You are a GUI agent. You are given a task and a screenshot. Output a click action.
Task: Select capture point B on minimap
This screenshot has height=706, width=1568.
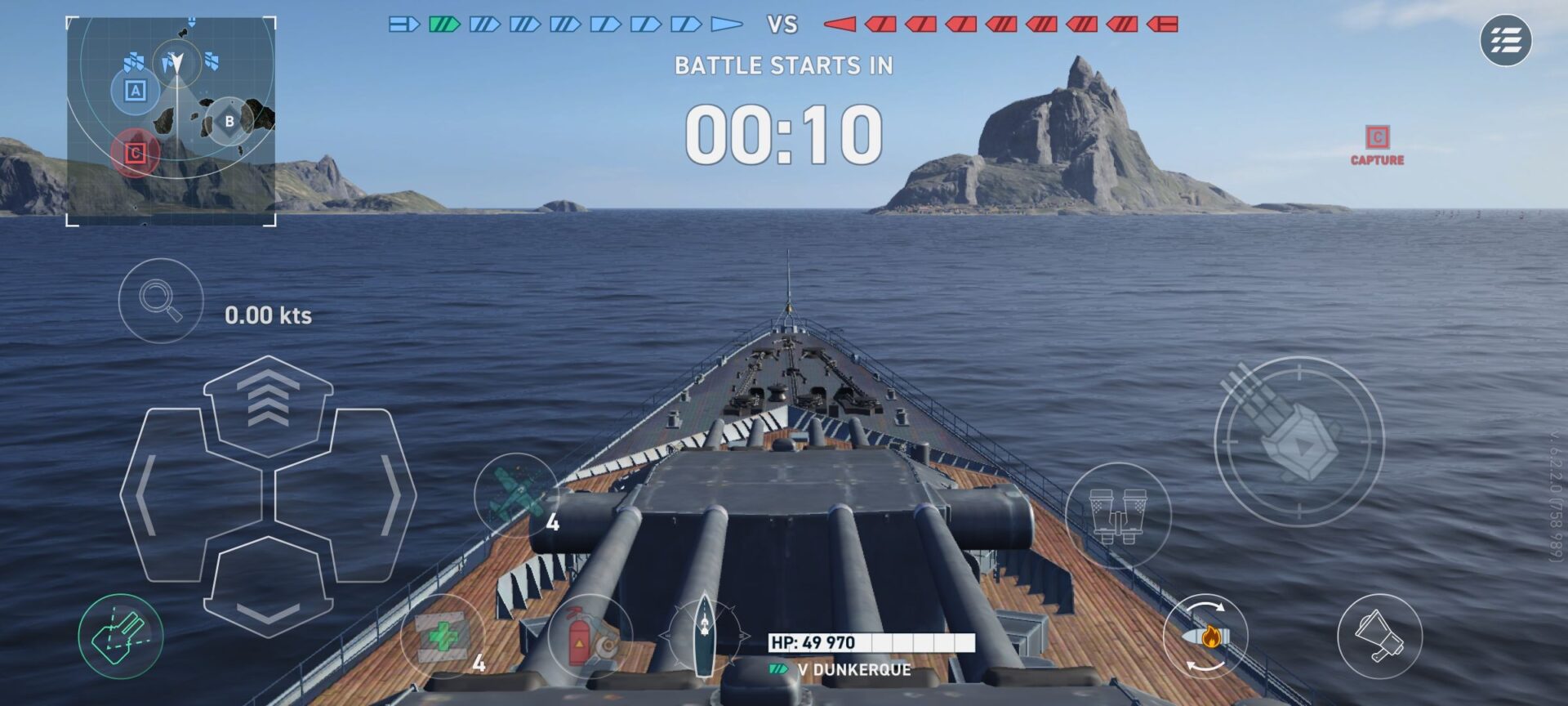pyautogui.click(x=229, y=122)
